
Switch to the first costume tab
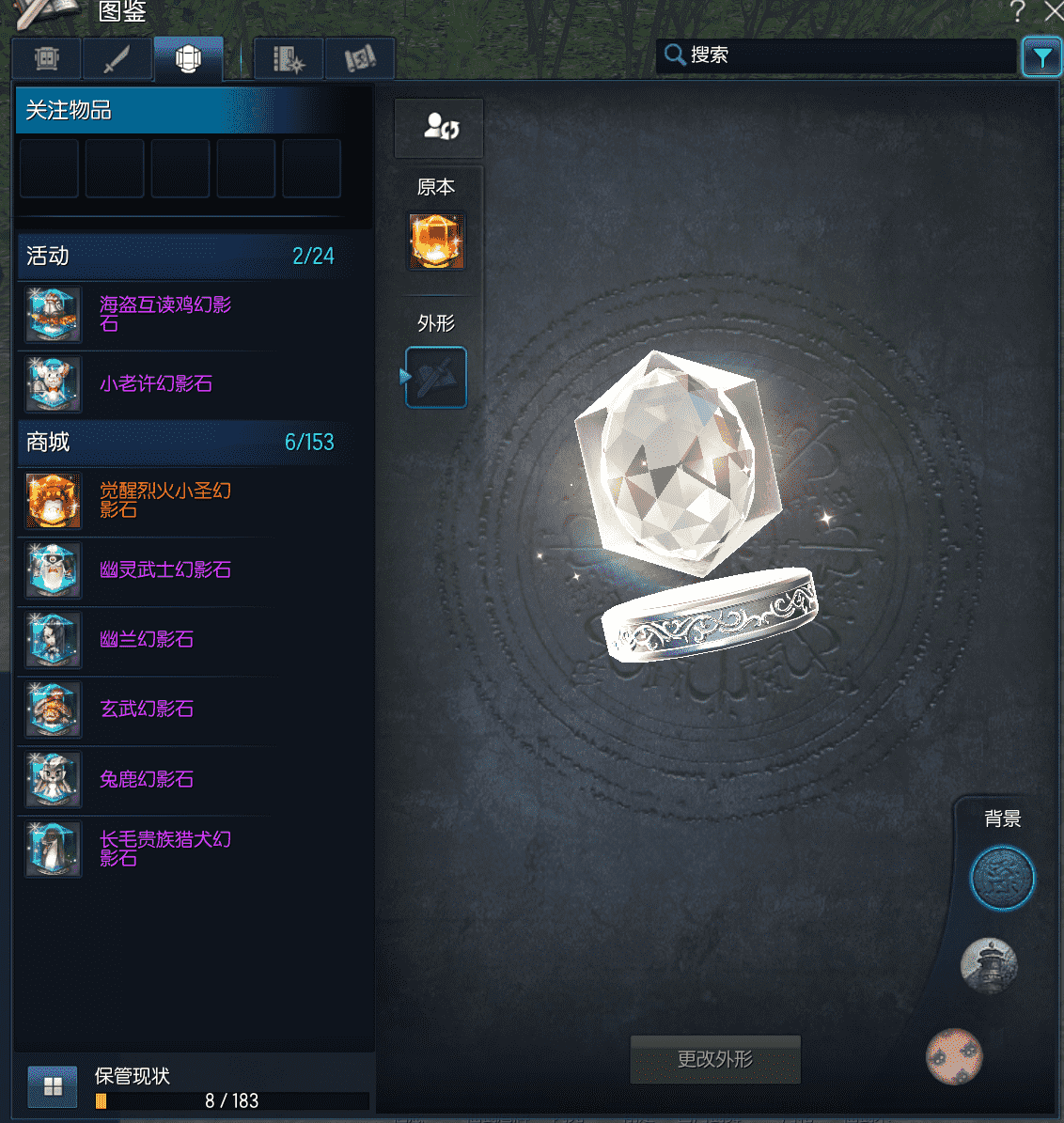click(x=47, y=59)
